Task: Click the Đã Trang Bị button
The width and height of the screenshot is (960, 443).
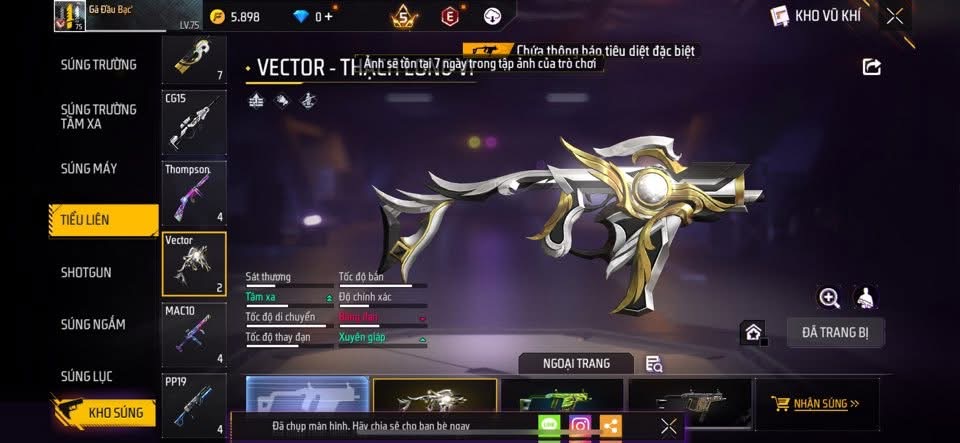Action: [x=835, y=331]
